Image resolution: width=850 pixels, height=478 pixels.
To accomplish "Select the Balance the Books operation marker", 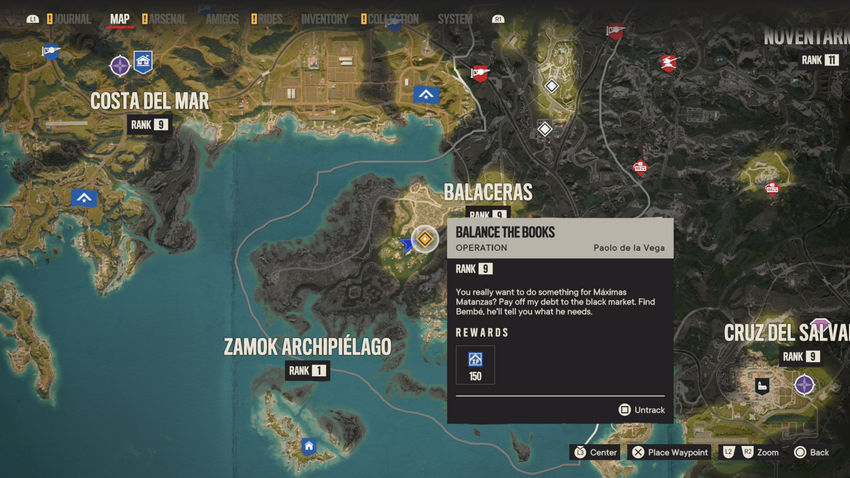I will (x=426, y=239).
